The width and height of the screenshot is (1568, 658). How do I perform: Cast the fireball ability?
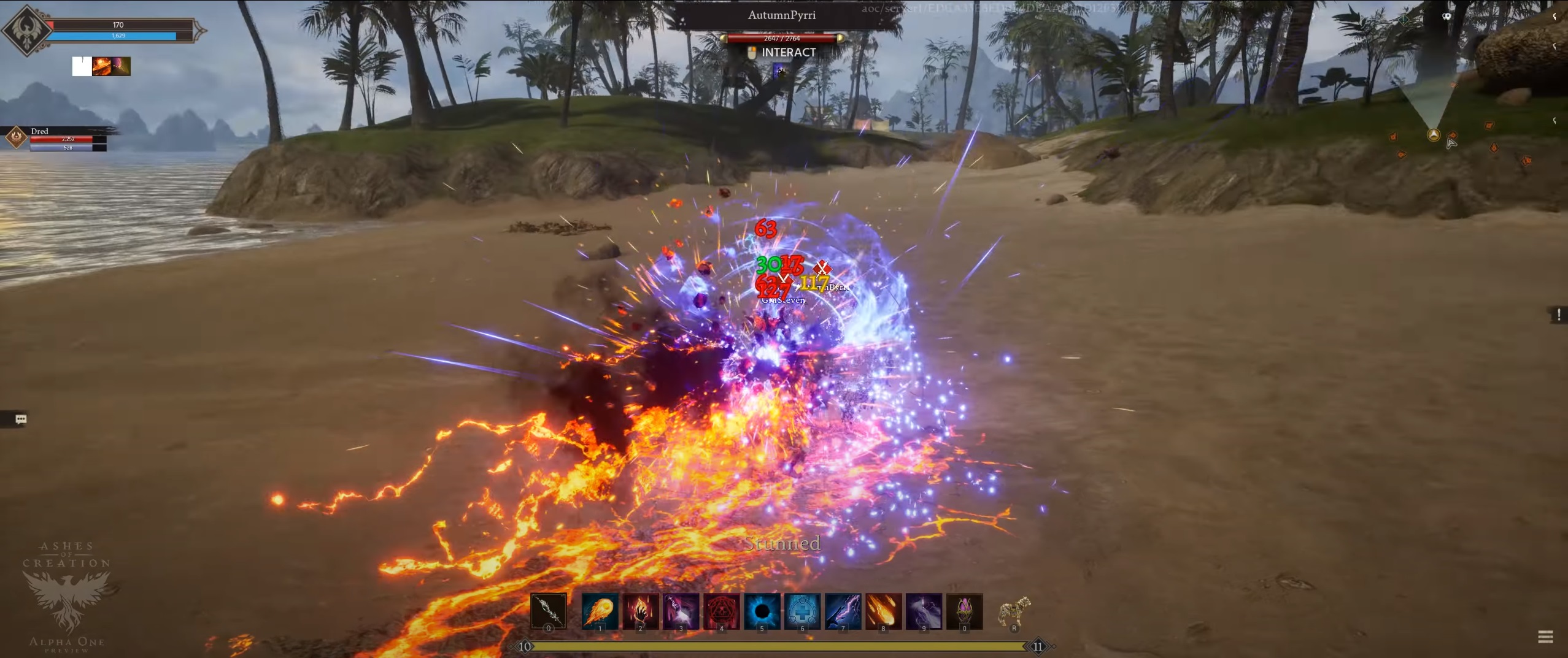point(600,610)
